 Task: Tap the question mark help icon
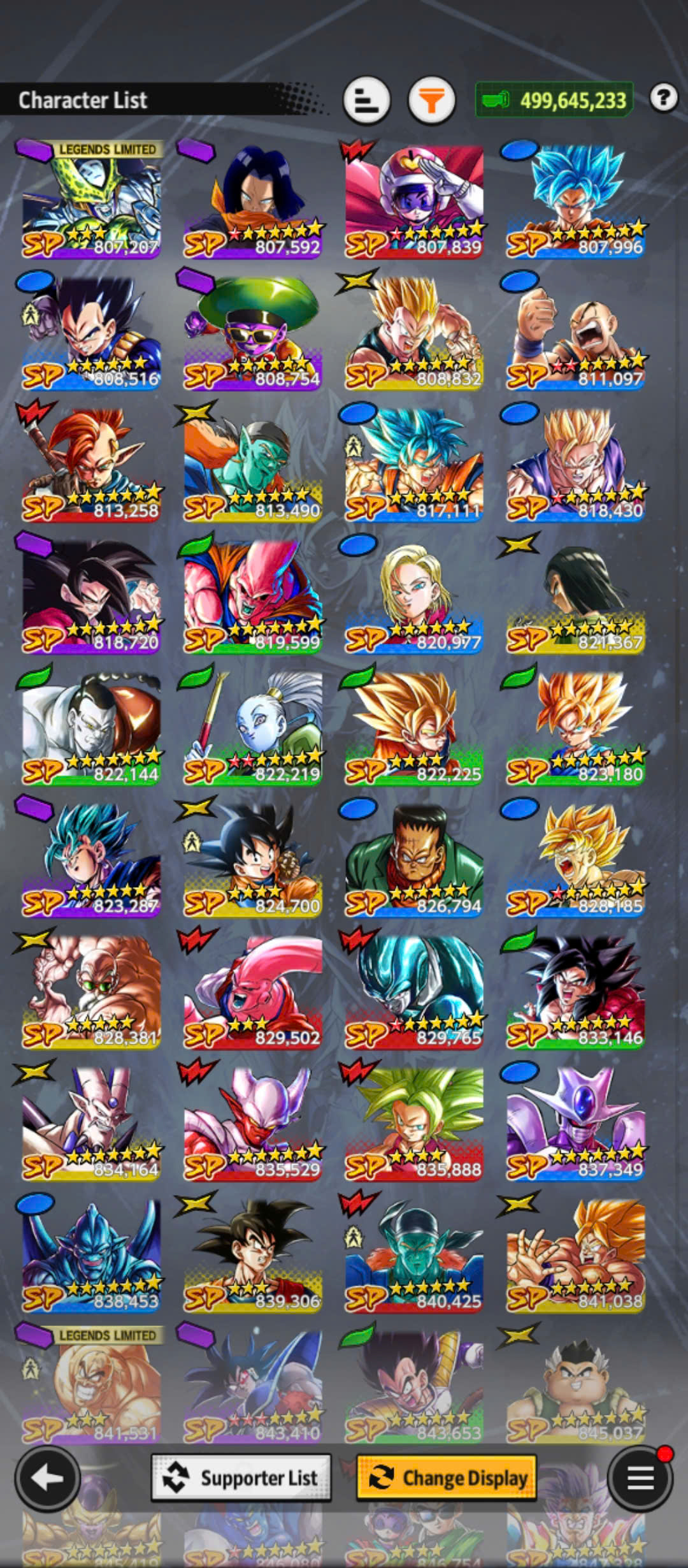click(x=663, y=98)
